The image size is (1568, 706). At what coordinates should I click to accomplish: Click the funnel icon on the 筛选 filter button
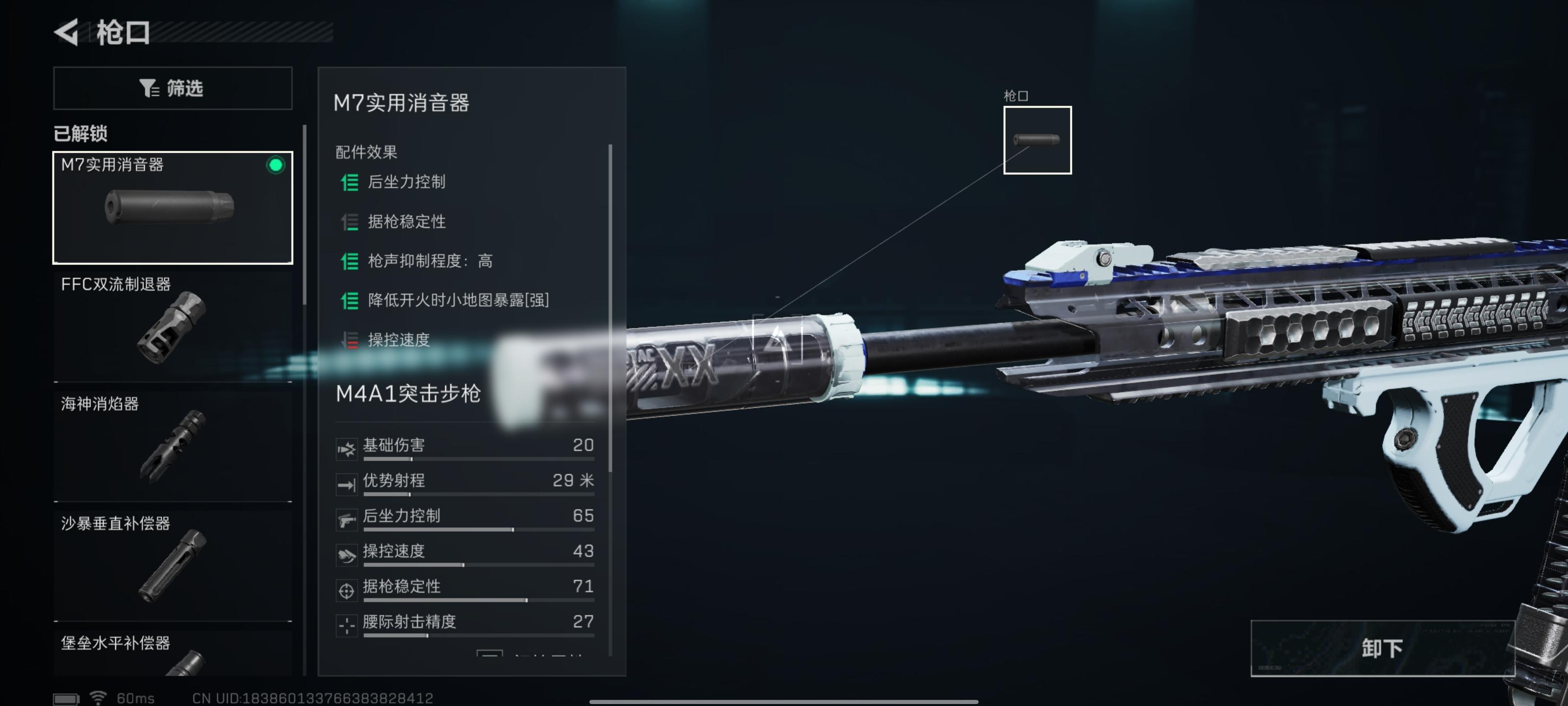148,88
